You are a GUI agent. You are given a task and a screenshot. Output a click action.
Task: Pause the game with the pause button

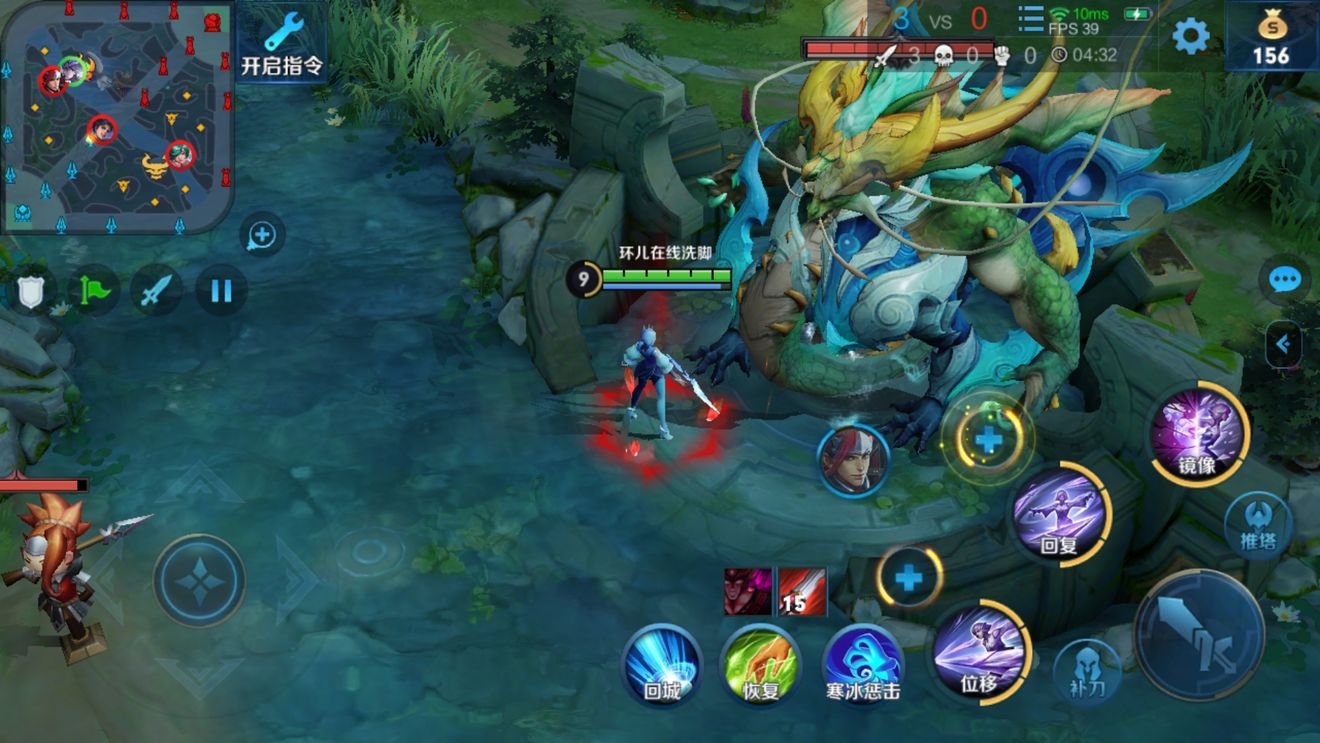(221, 291)
